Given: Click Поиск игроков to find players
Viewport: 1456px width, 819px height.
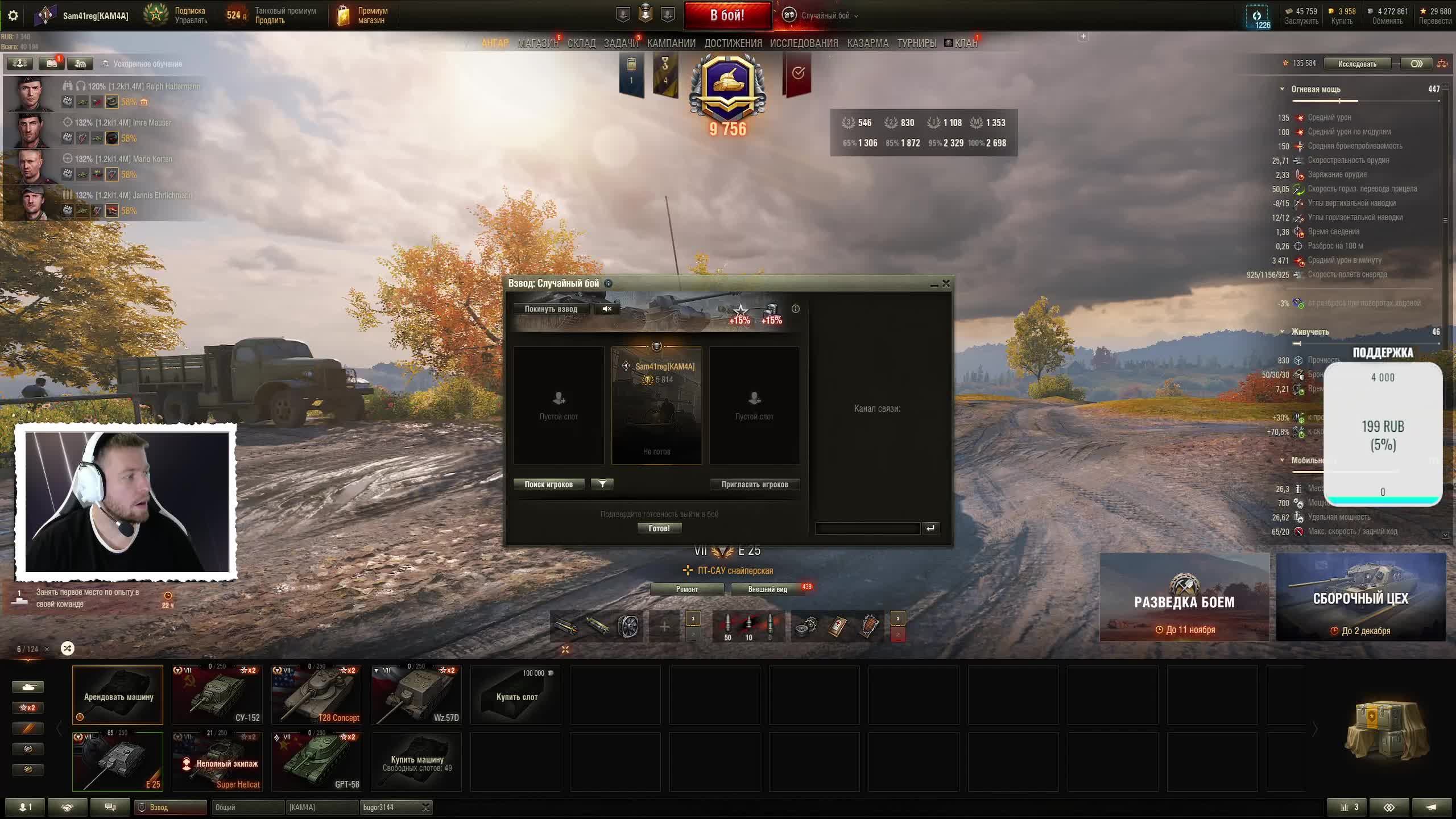Looking at the screenshot, I should (548, 485).
